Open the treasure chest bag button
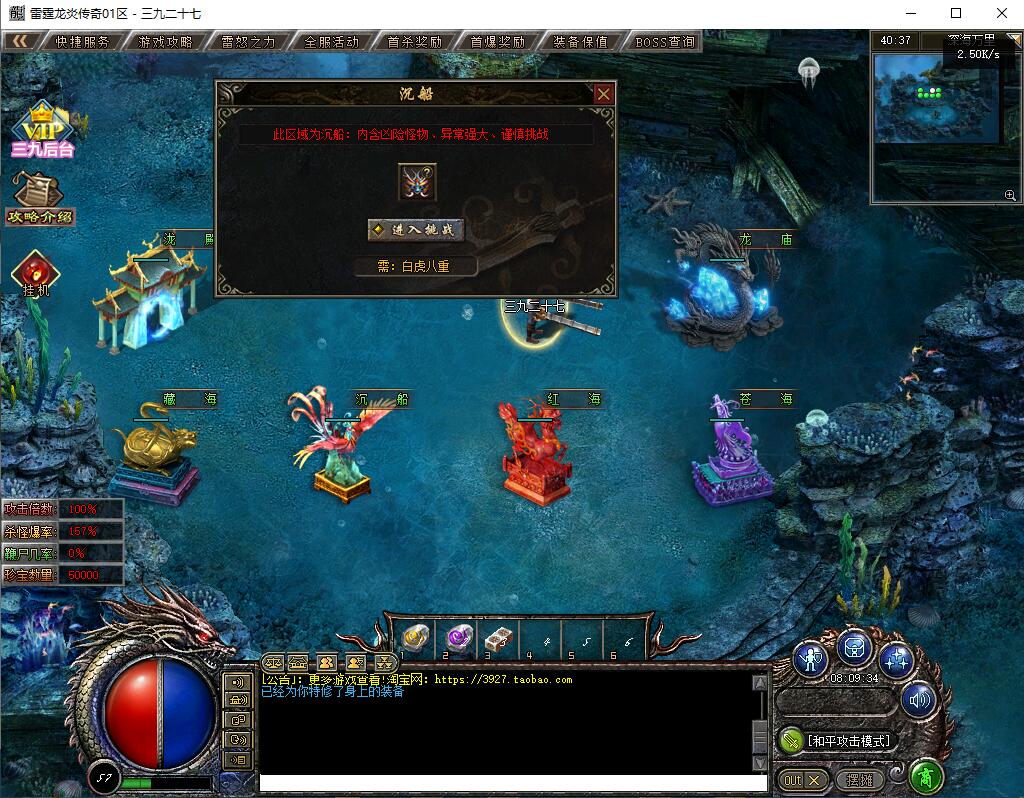Image resolution: width=1024 pixels, height=798 pixels. click(855, 648)
